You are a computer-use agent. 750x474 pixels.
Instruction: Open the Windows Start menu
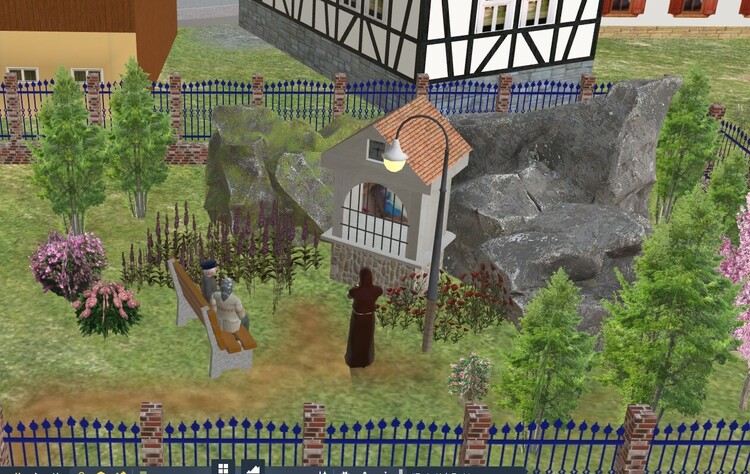coord(223,468)
